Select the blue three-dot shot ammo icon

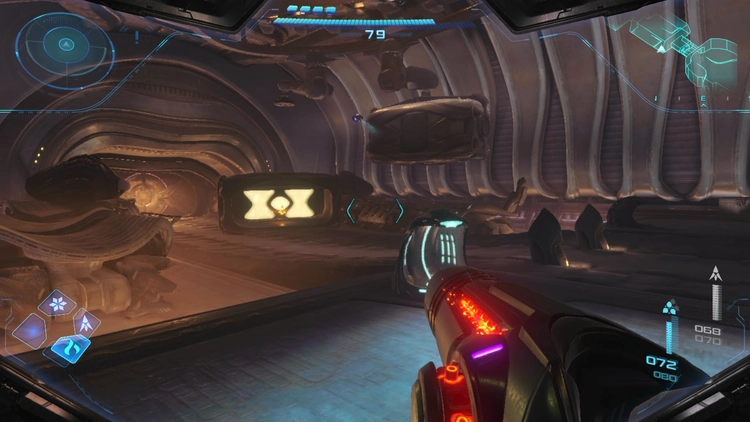point(669,306)
